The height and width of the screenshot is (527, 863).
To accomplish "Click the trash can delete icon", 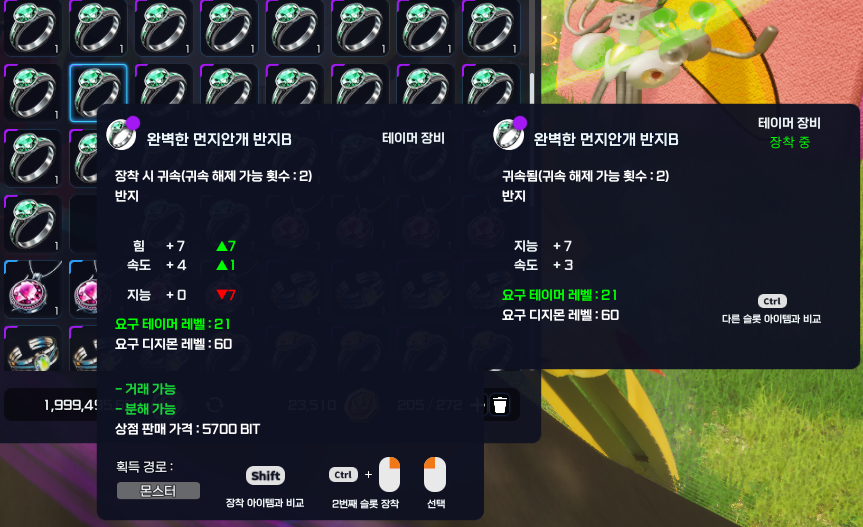I will click(x=500, y=405).
